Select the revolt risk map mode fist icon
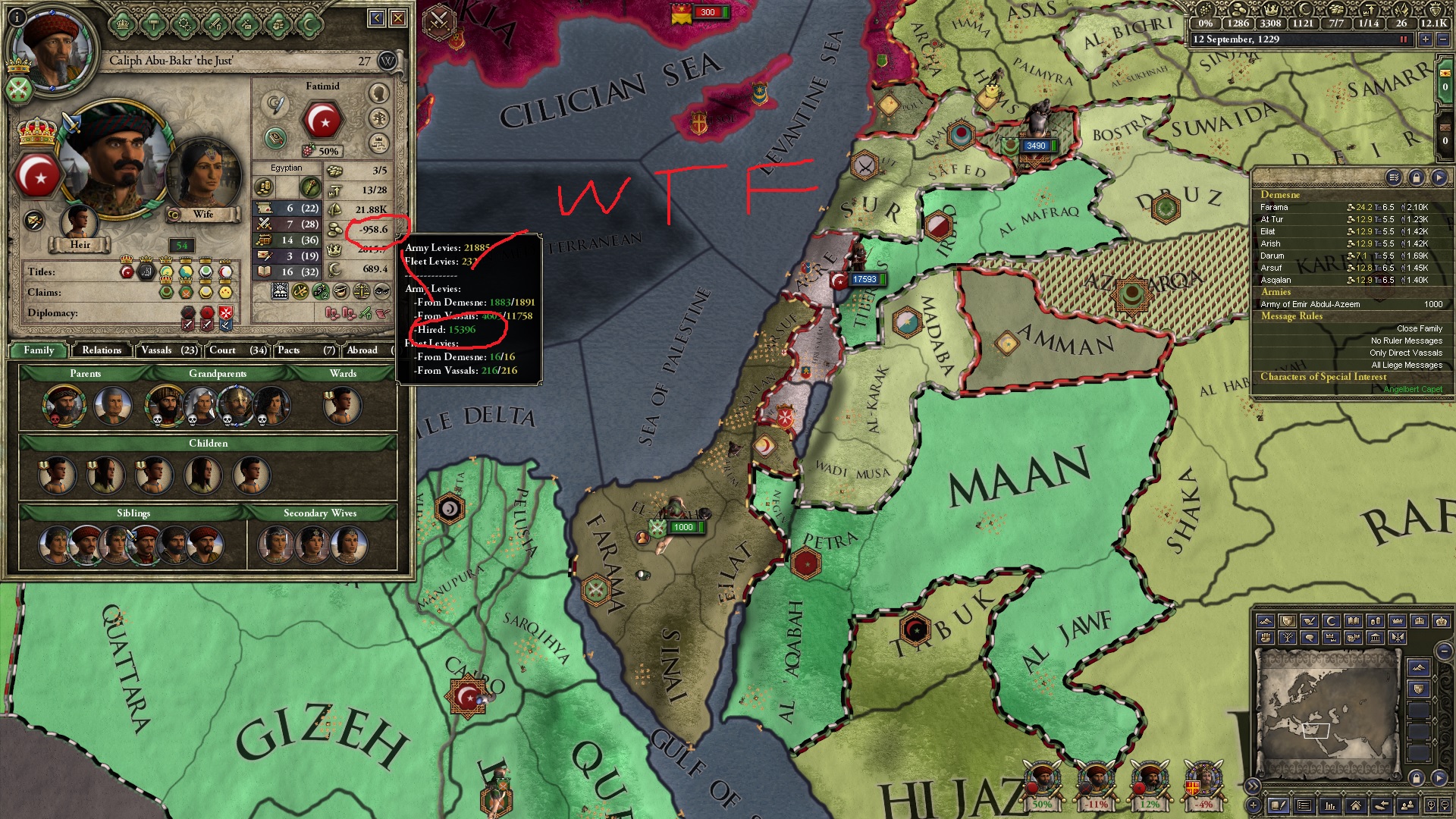This screenshot has height=819, width=1456. 1266,639
